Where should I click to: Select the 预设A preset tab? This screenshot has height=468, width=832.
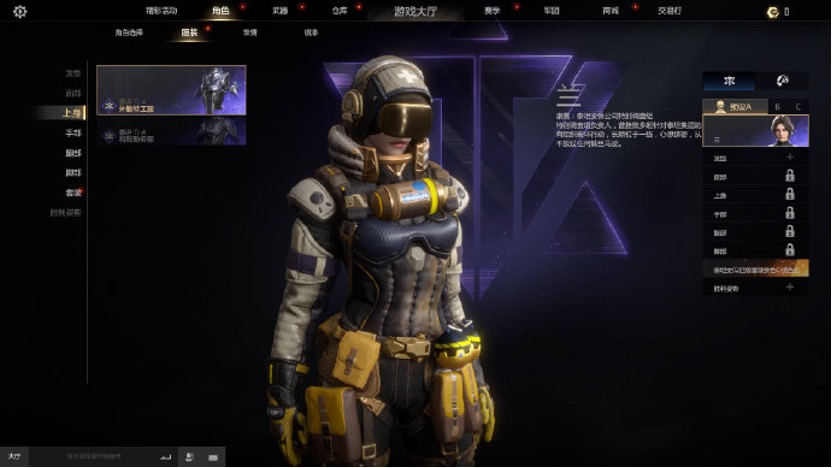[734, 106]
